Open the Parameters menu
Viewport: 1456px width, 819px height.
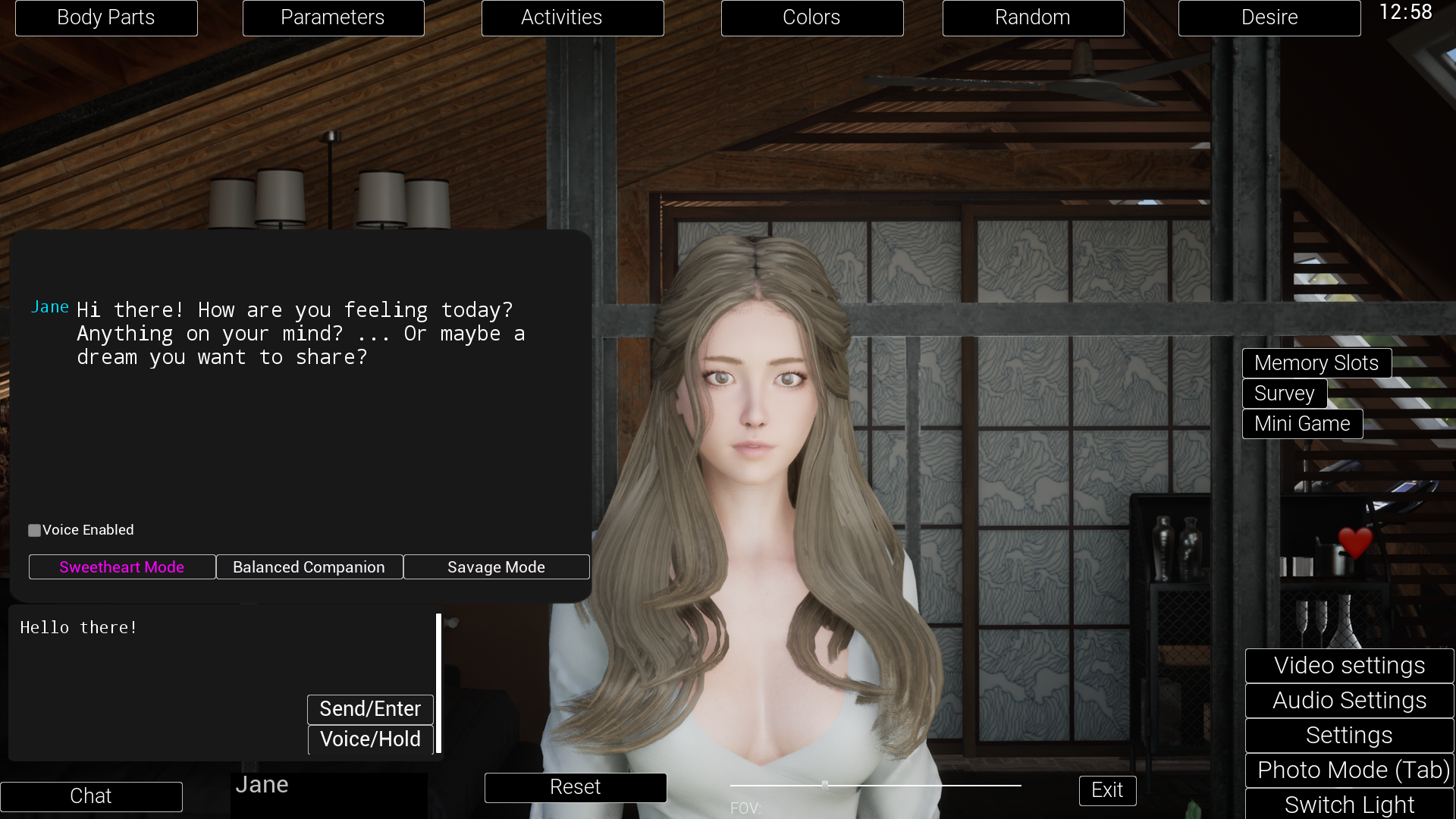(332, 17)
